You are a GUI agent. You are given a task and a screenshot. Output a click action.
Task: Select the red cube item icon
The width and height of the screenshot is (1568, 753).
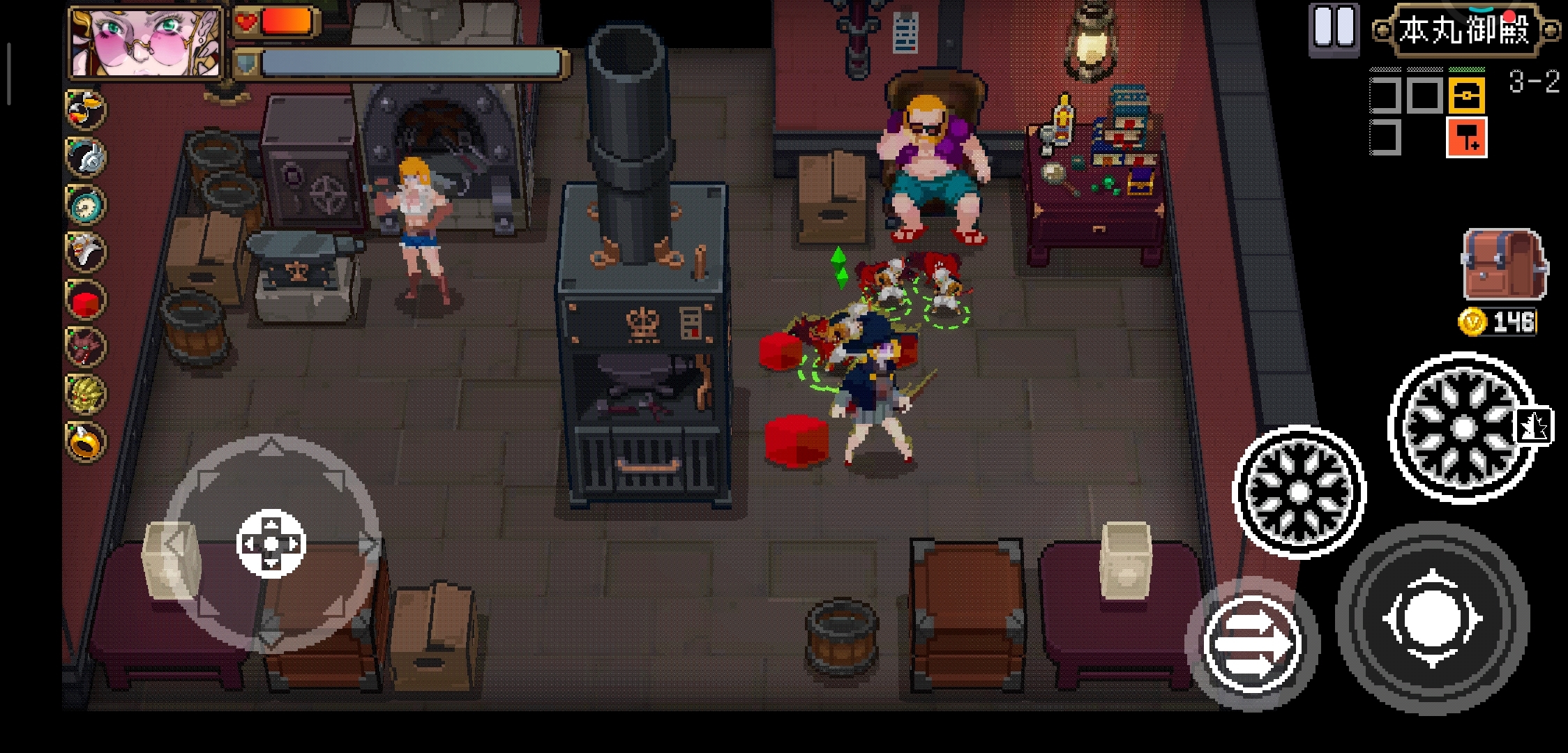point(85,300)
